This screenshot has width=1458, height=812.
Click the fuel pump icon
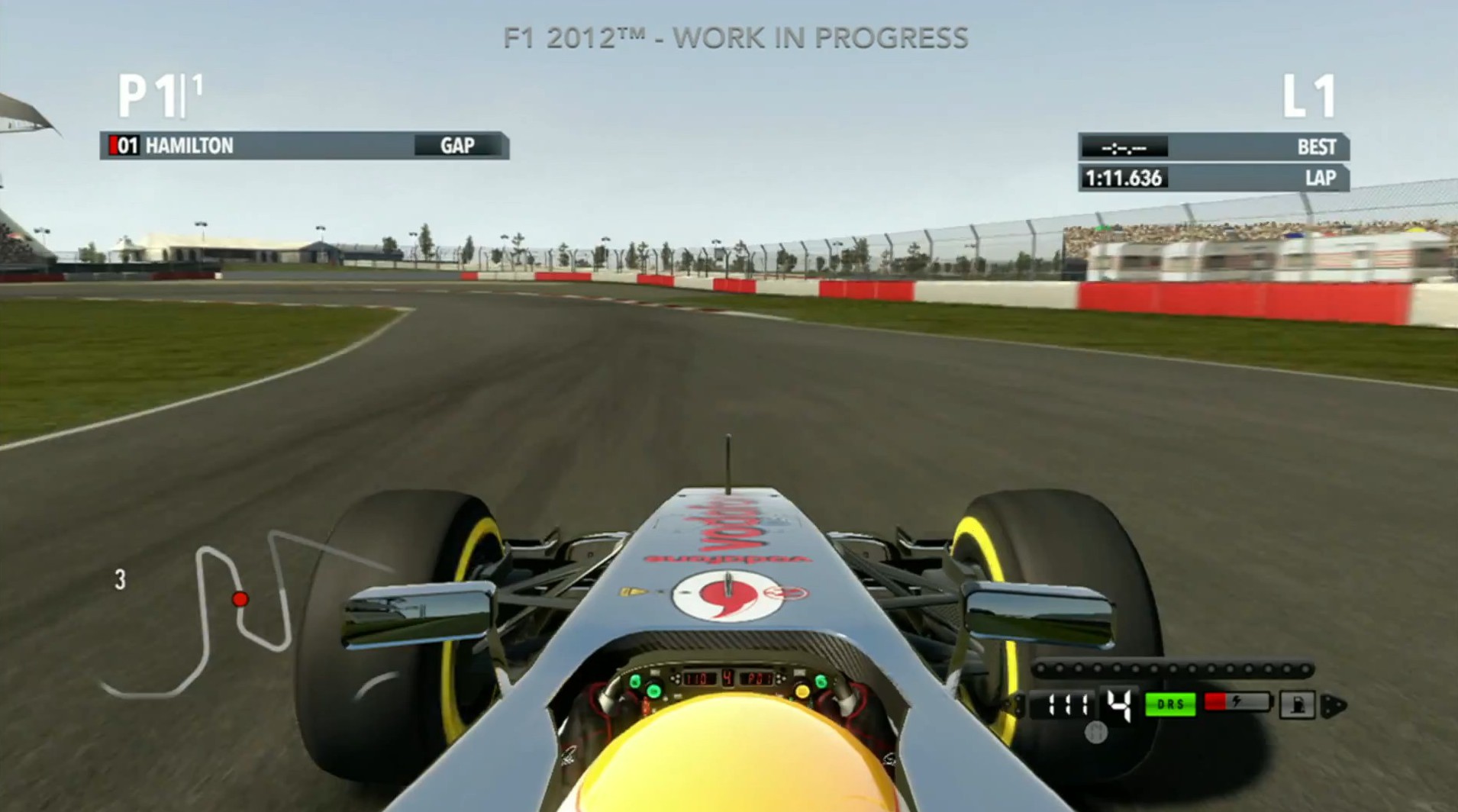pyautogui.click(x=1297, y=704)
